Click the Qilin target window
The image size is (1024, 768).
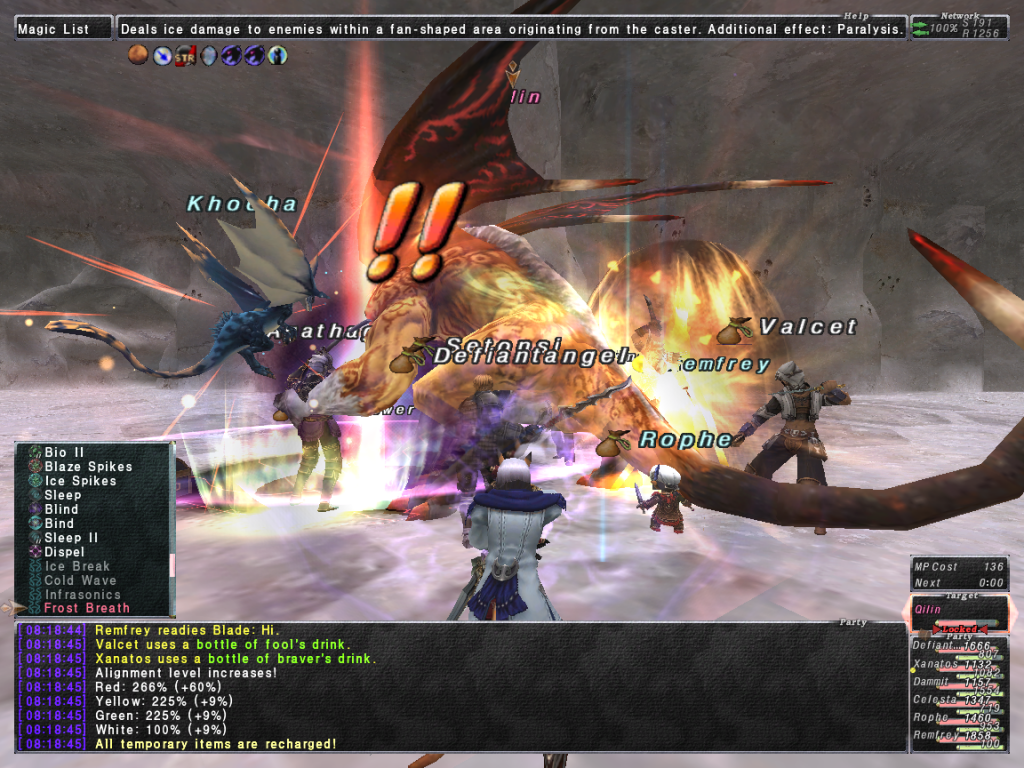pyautogui.click(x=958, y=611)
